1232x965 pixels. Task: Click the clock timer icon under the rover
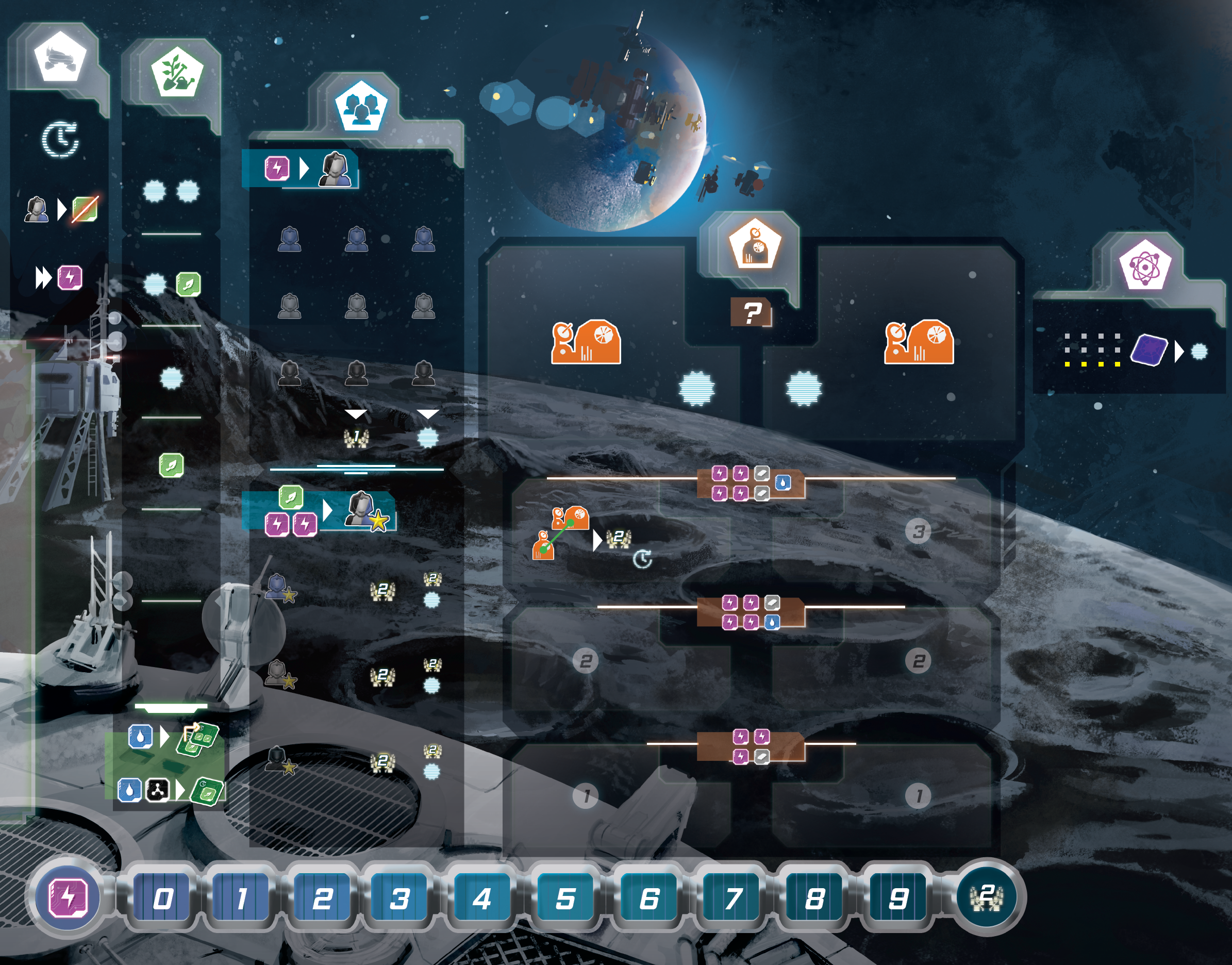coord(60,139)
